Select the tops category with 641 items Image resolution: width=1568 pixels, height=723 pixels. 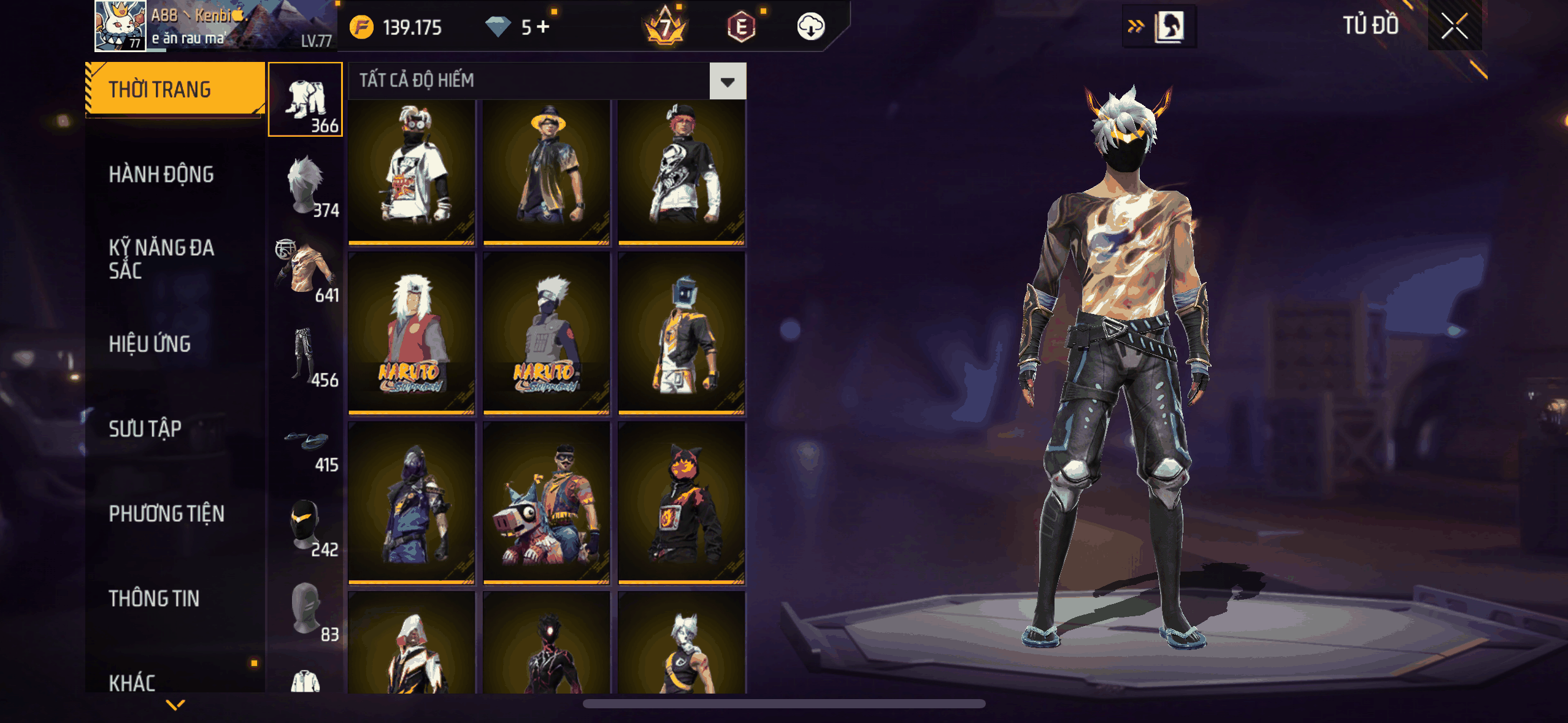[x=306, y=270]
